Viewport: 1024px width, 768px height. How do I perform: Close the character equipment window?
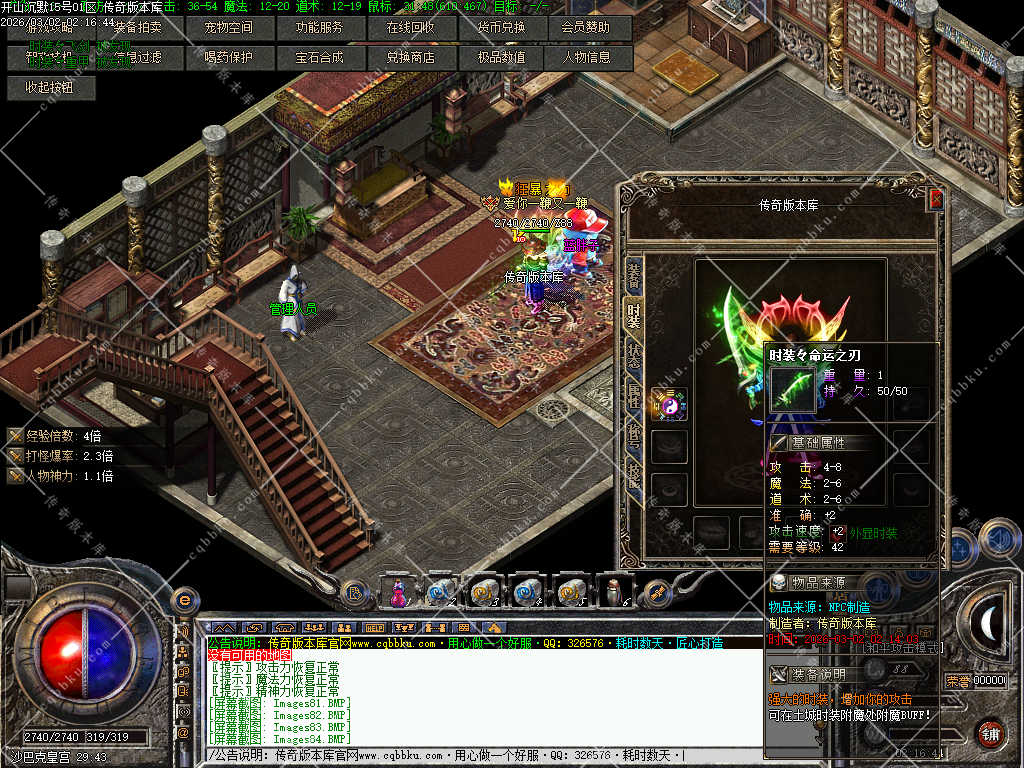[x=936, y=199]
